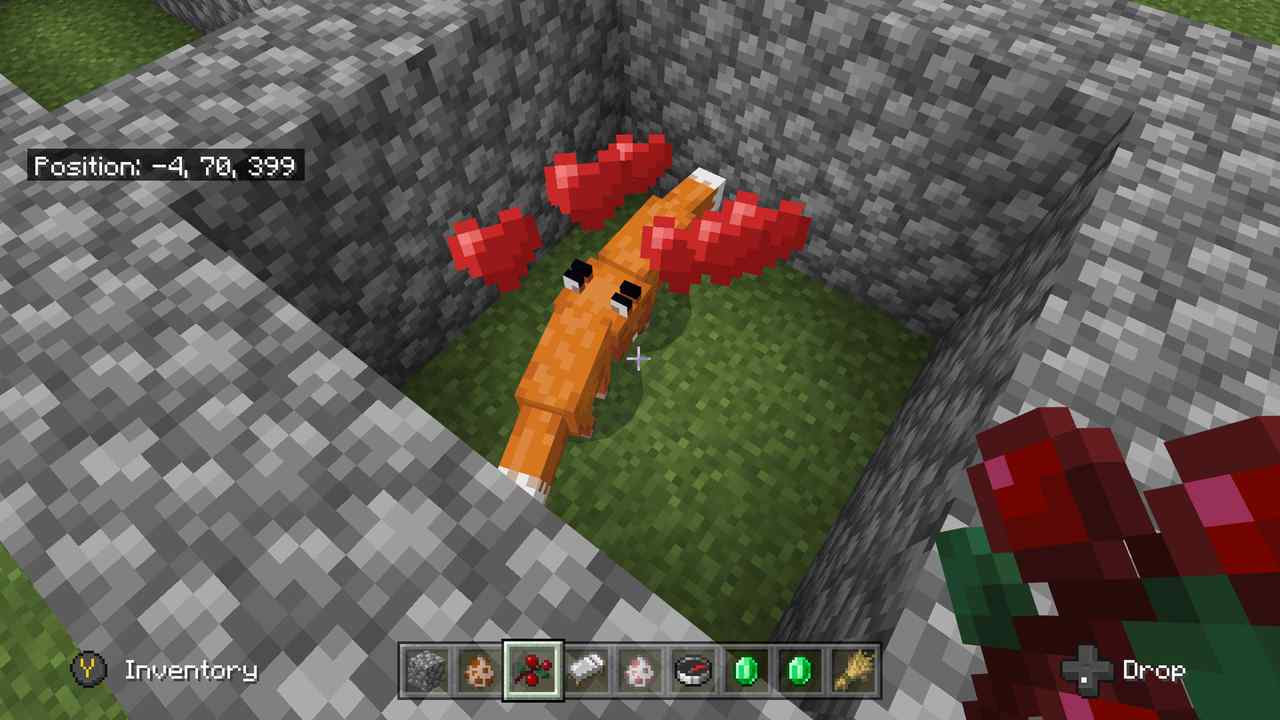Viewport: 1280px width, 720px height.
Task: Select the compass in the hotbar
Action: pos(694,670)
